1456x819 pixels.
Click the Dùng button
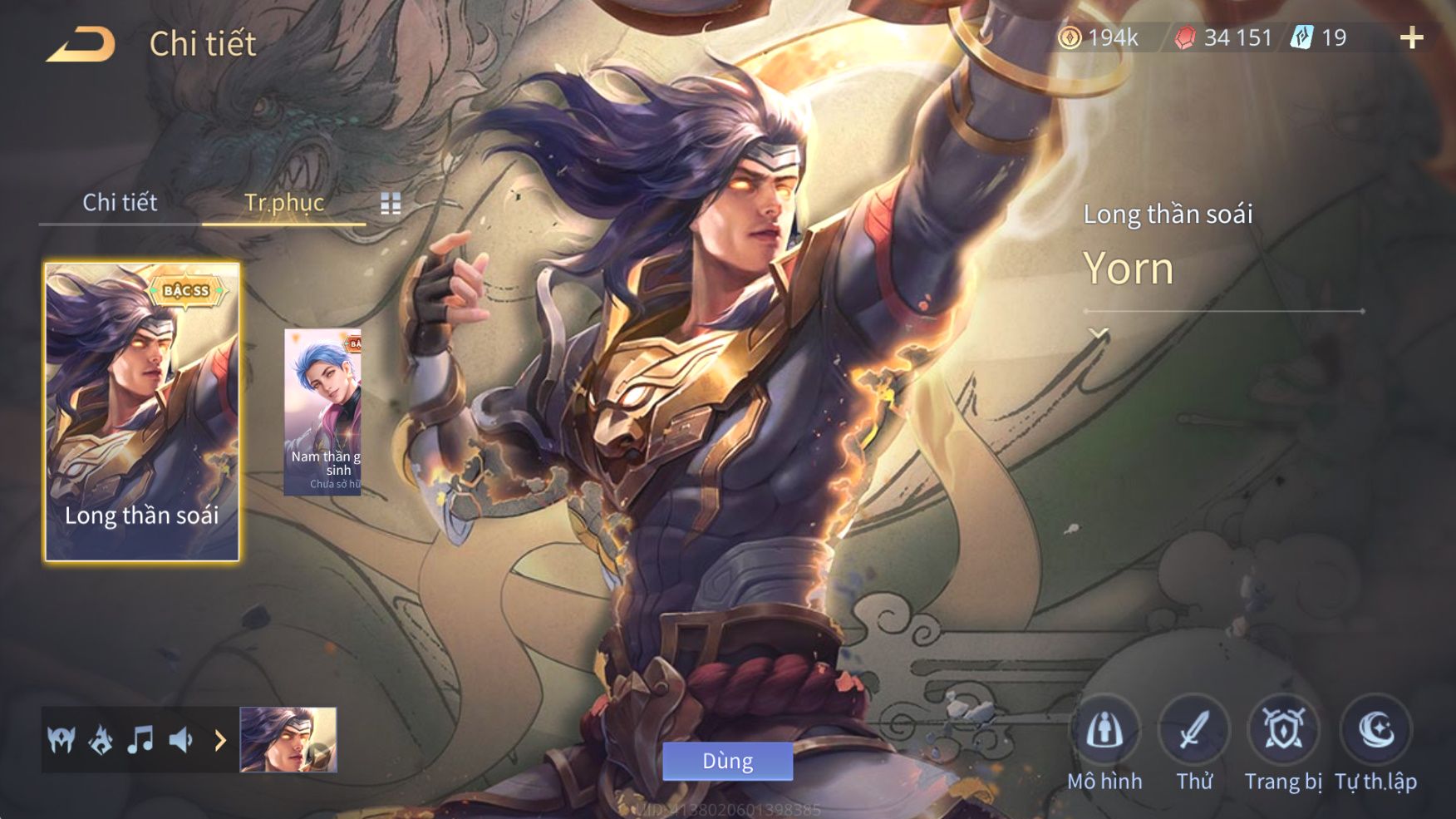pos(727,761)
